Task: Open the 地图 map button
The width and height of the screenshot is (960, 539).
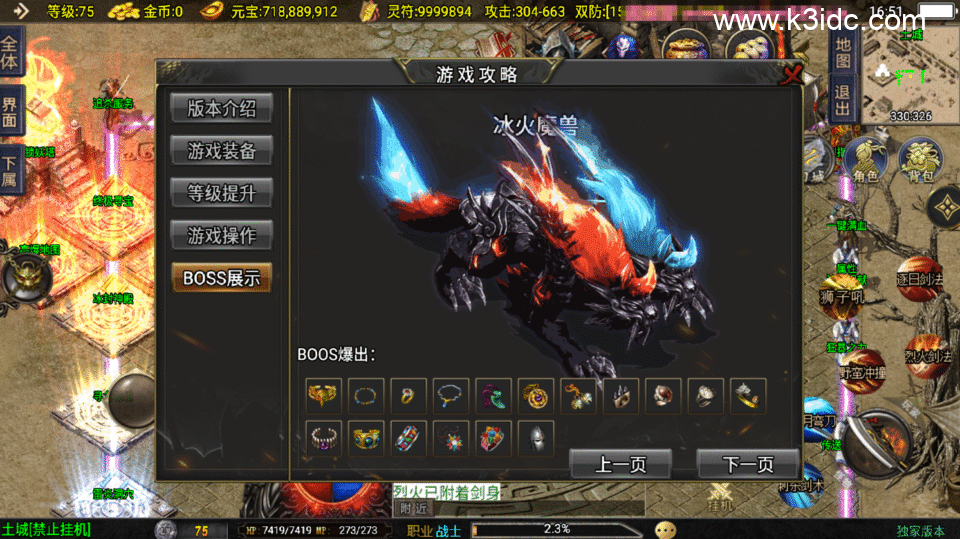Action: tap(843, 51)
